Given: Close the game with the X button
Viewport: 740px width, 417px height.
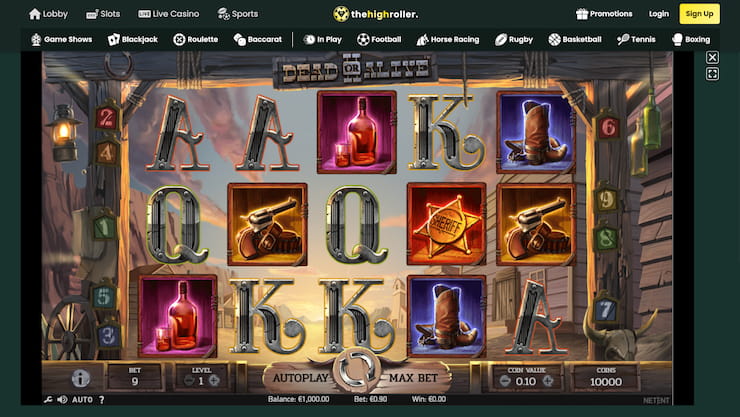Looking at the screenshot, I should point(712,58).
